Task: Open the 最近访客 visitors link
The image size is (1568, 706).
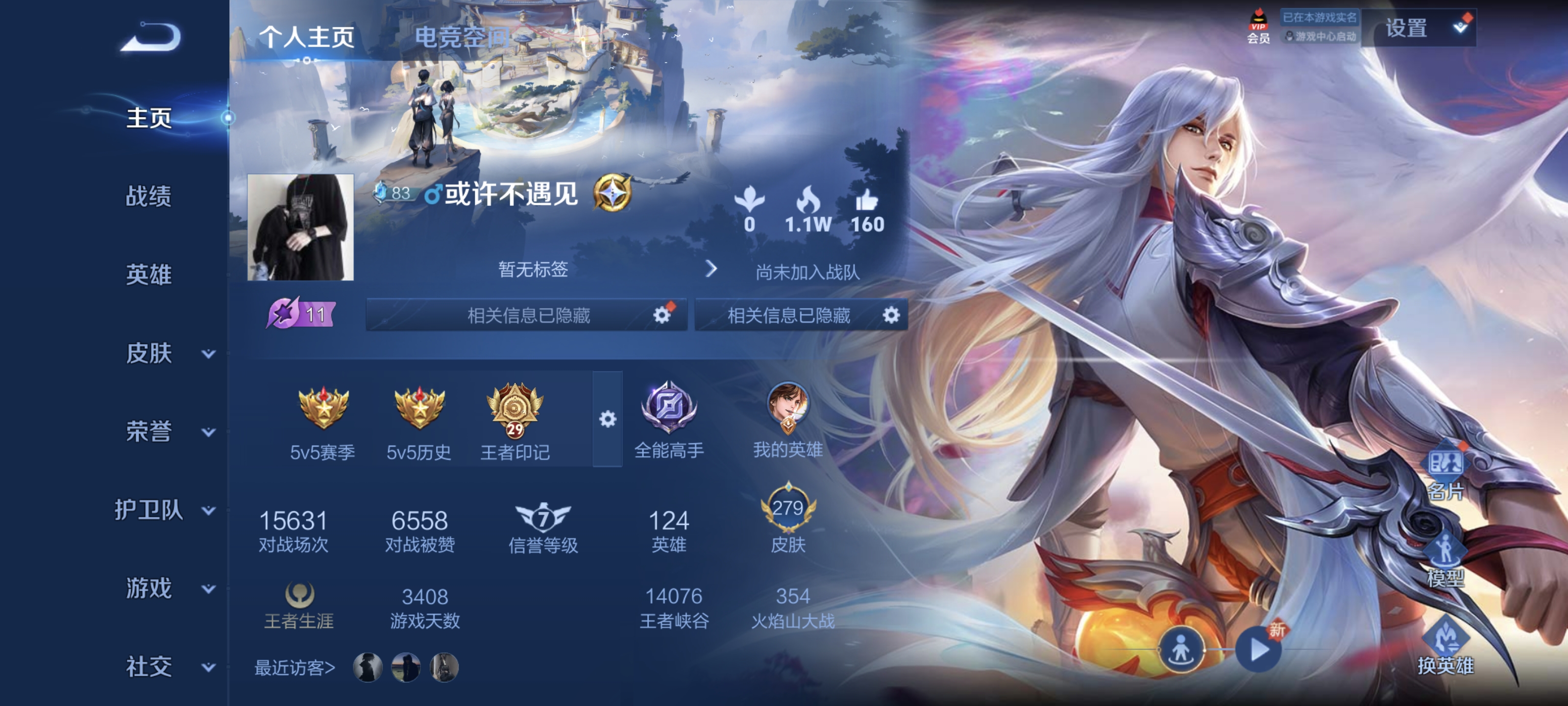Action: 296,668
